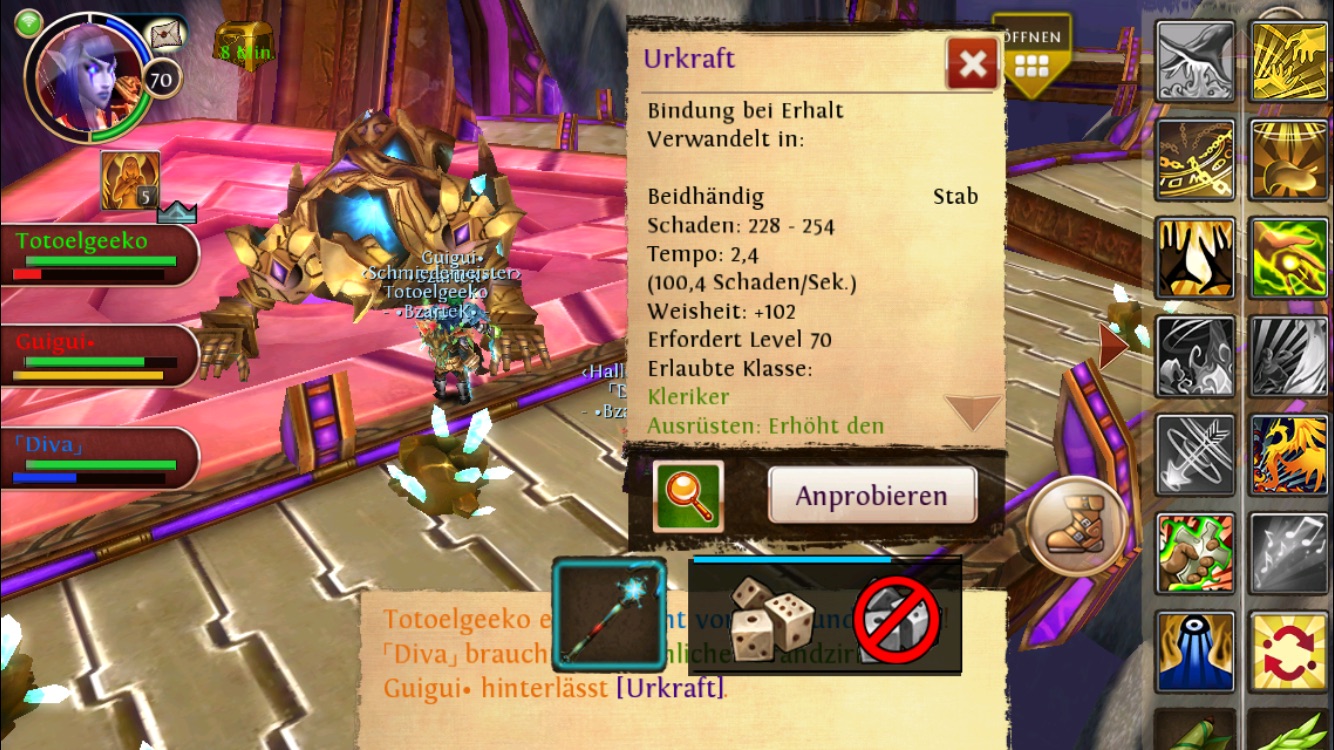Image resolution: width=1334 pixels, height=750 pixels.
Task: Open the mail envelope icon
Action: point(167,35)
